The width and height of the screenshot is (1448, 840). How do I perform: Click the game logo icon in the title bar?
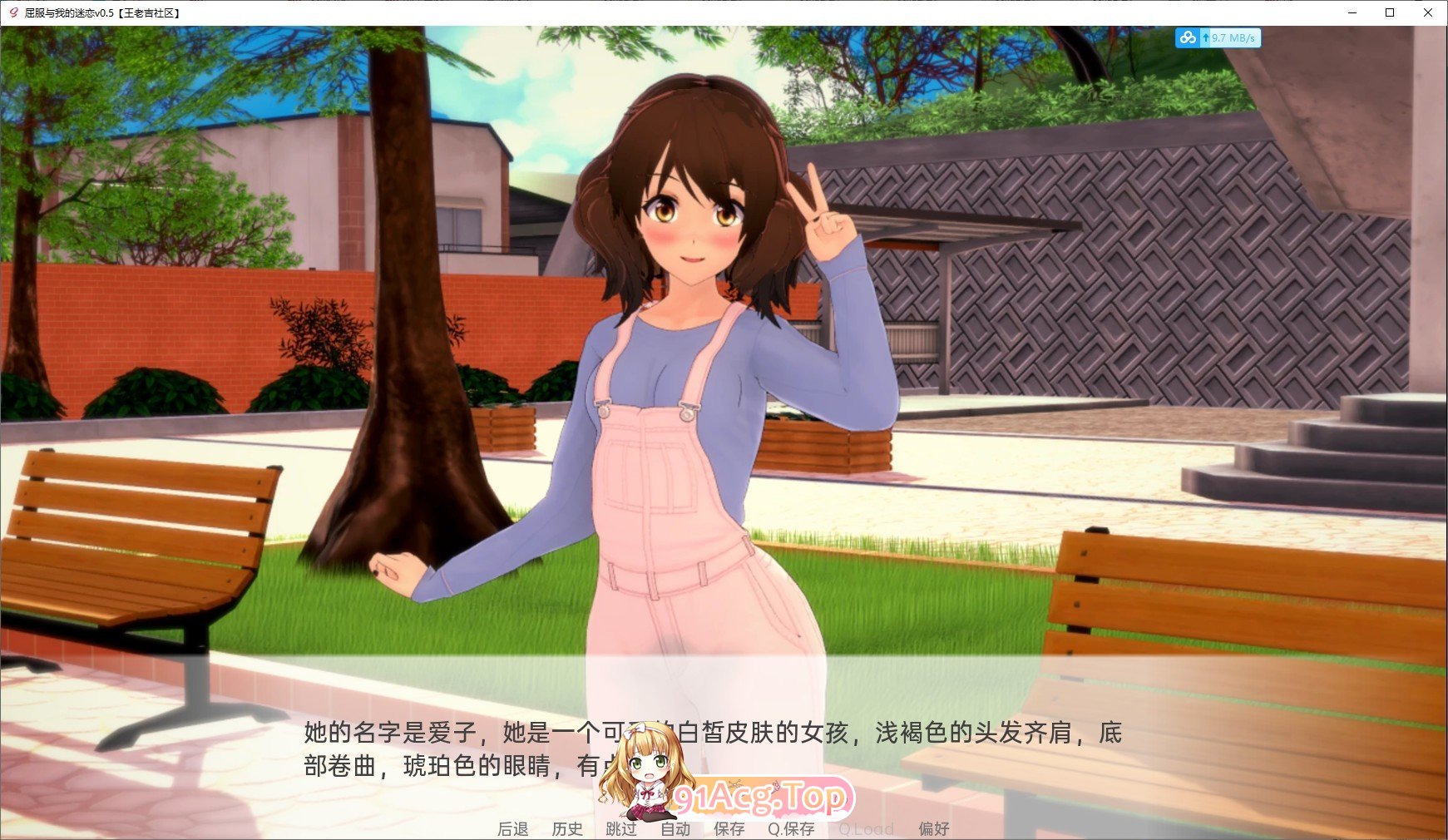[x=12, y=13]
